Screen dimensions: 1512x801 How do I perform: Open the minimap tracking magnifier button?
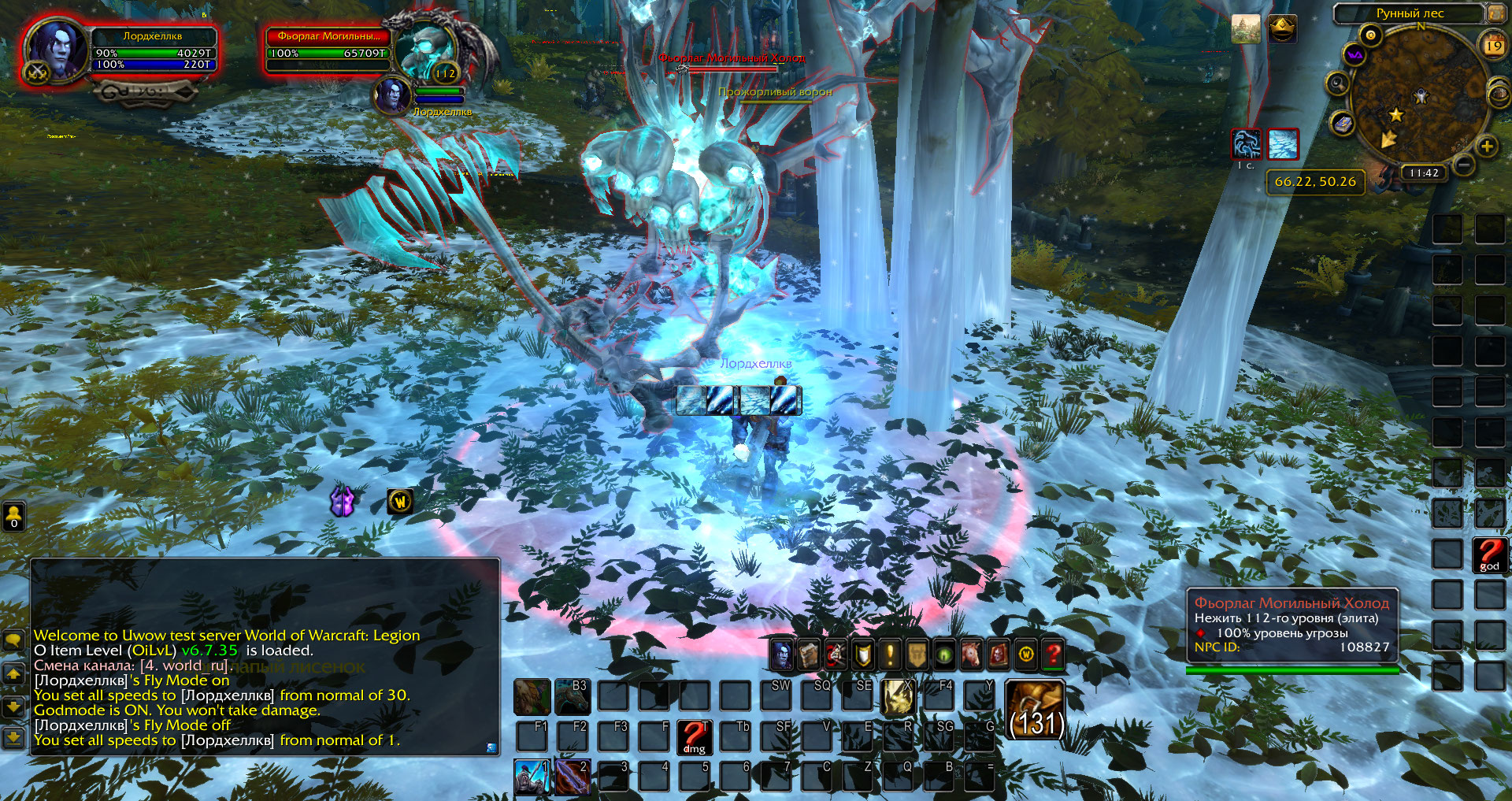pyautogui.click(x=1337, y=83)
